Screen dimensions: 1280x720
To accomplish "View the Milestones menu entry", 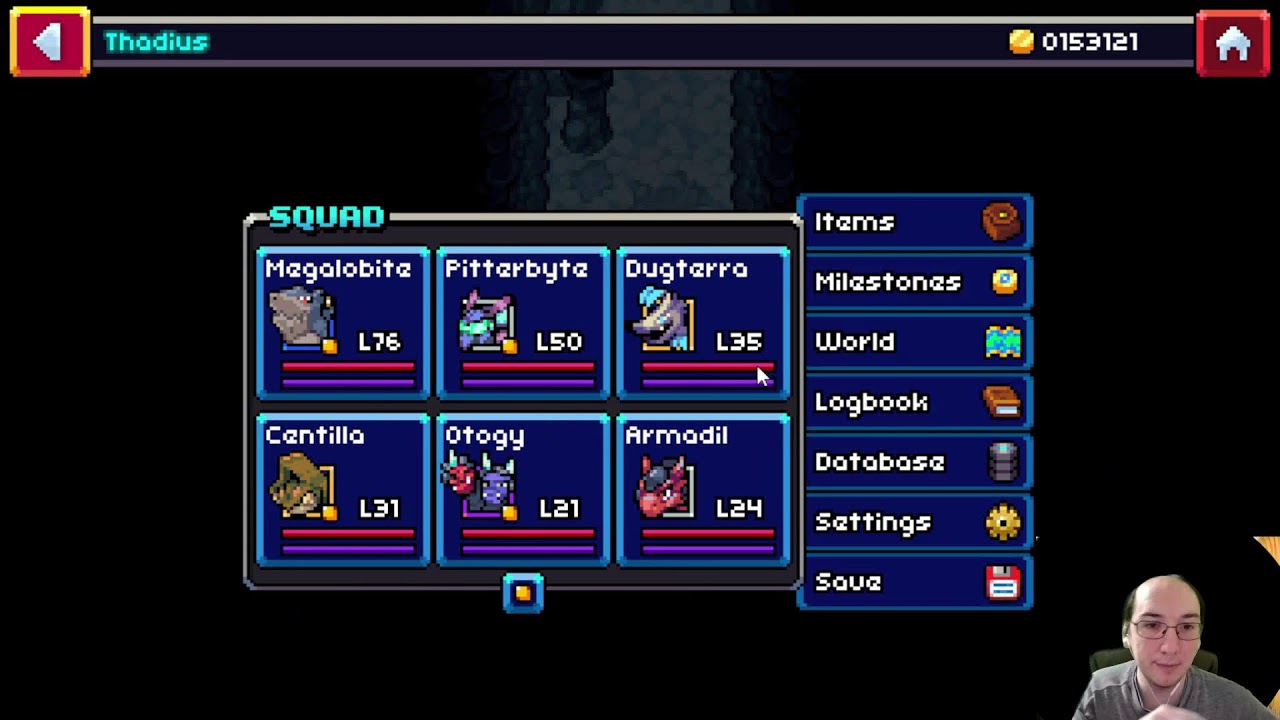I will click(915, 282).
